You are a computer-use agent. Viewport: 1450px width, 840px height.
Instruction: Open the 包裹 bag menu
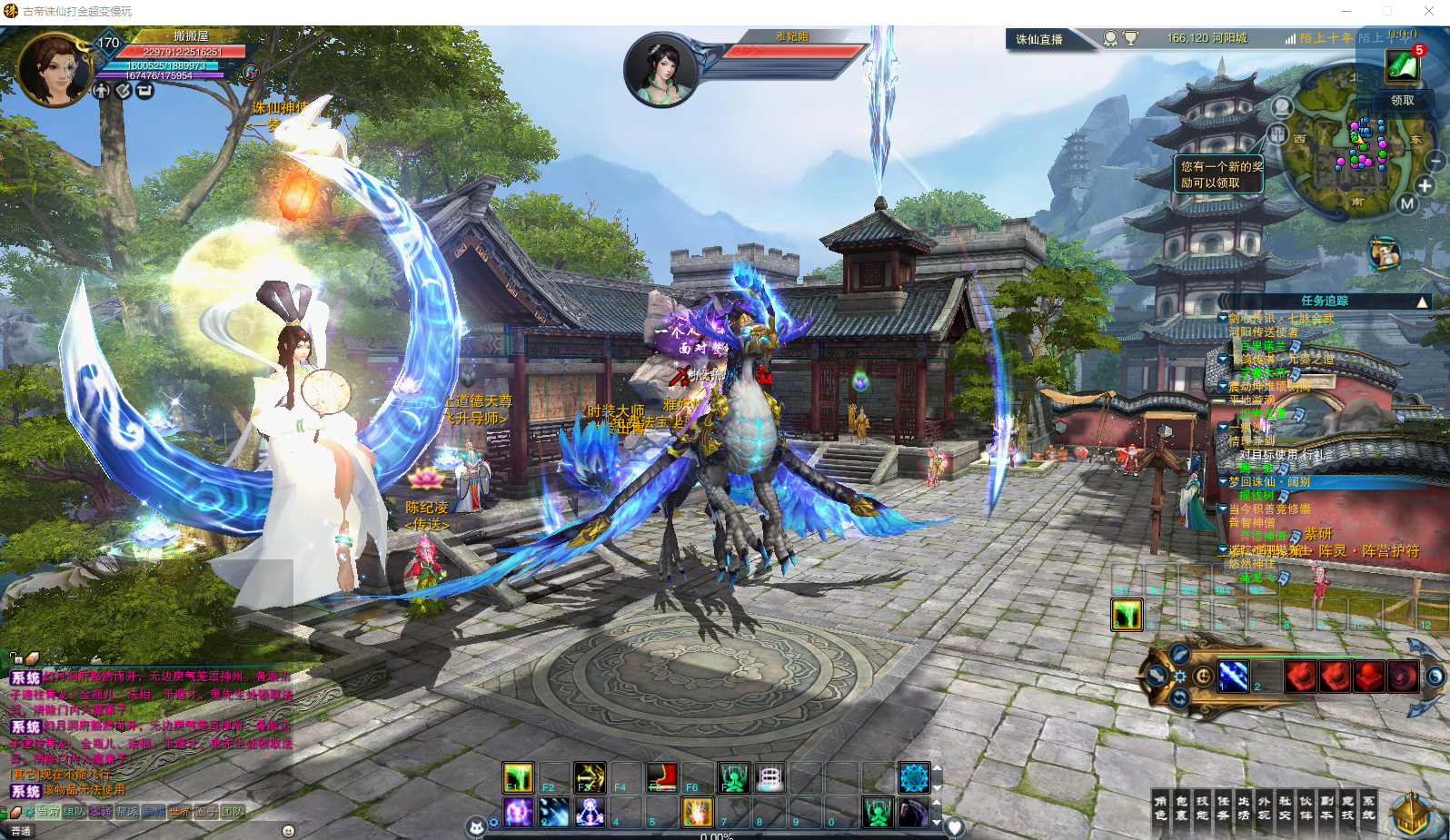1181,807
